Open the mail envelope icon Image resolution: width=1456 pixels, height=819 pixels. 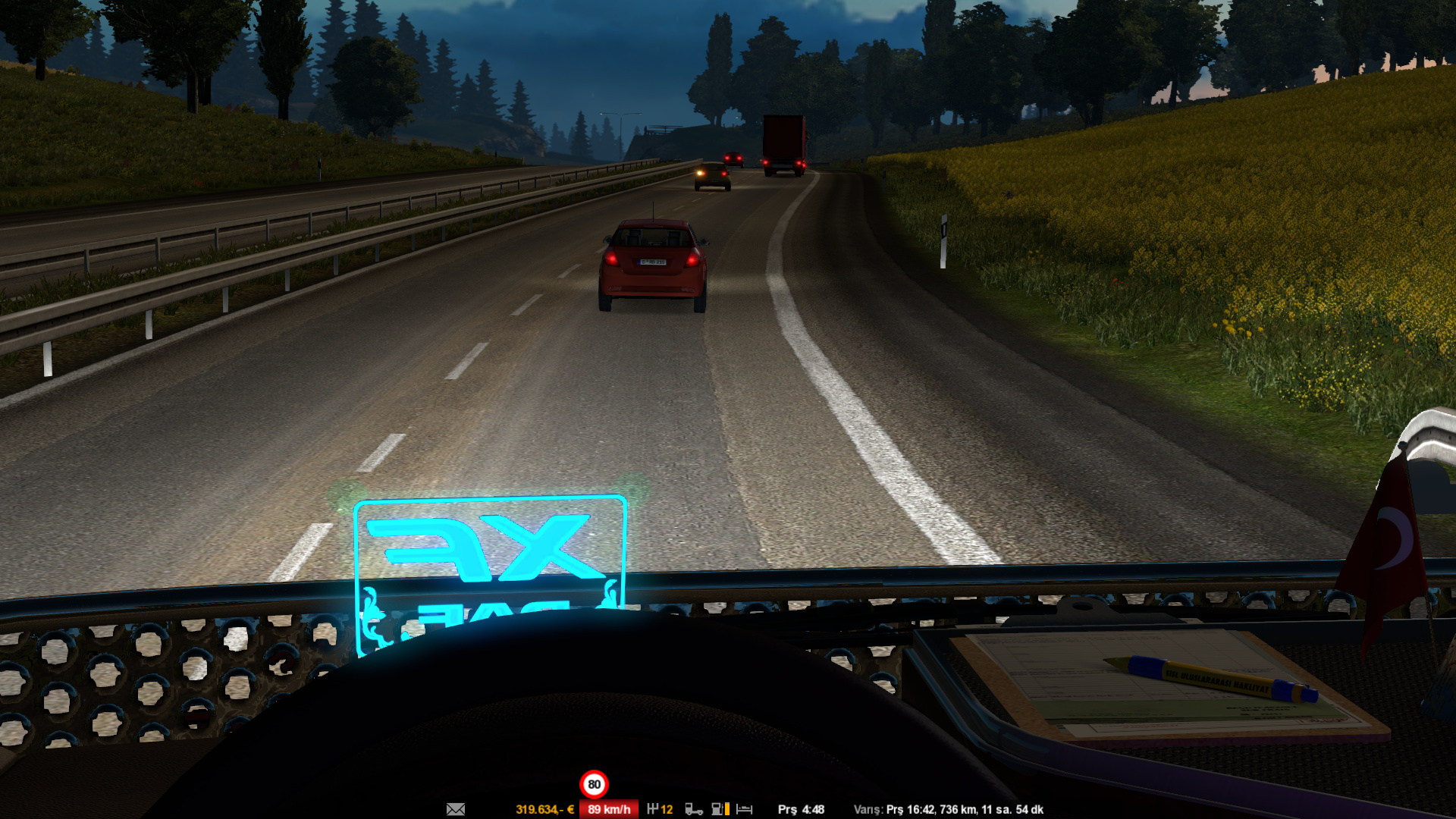click(x=456, y=809)
